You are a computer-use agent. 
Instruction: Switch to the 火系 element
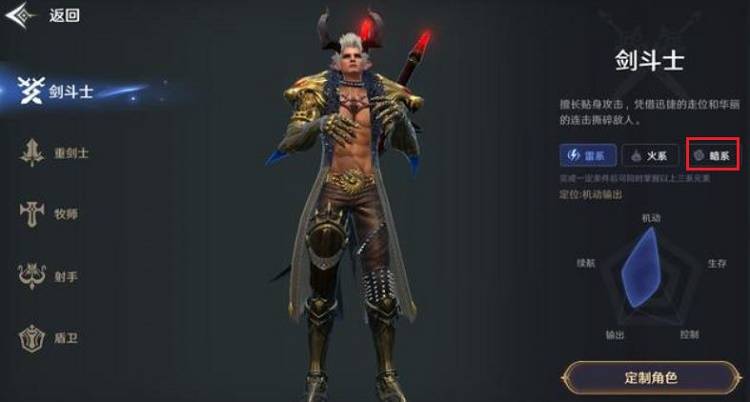pos(651,155)
